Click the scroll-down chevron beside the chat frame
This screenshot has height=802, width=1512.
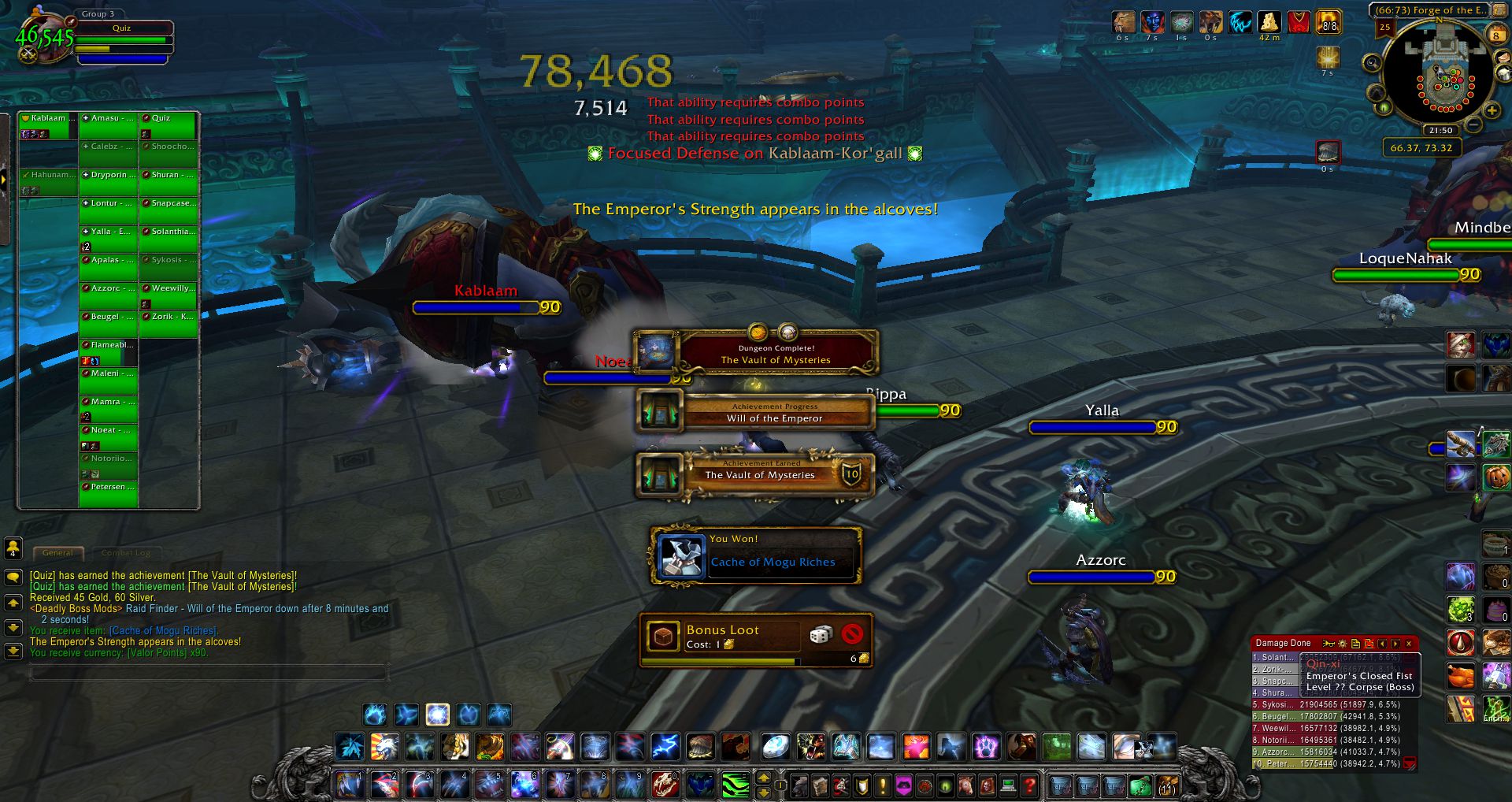[x=12, y=626]
